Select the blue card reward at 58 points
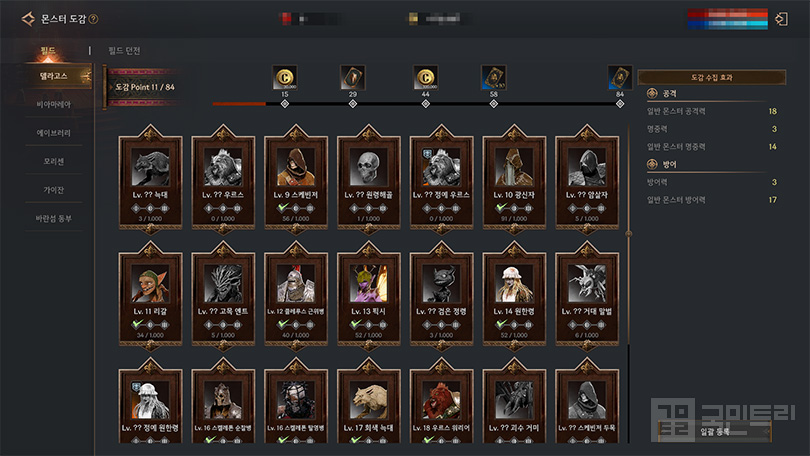The width and height of the screenshot is (810, 456). tap(493, 77)
